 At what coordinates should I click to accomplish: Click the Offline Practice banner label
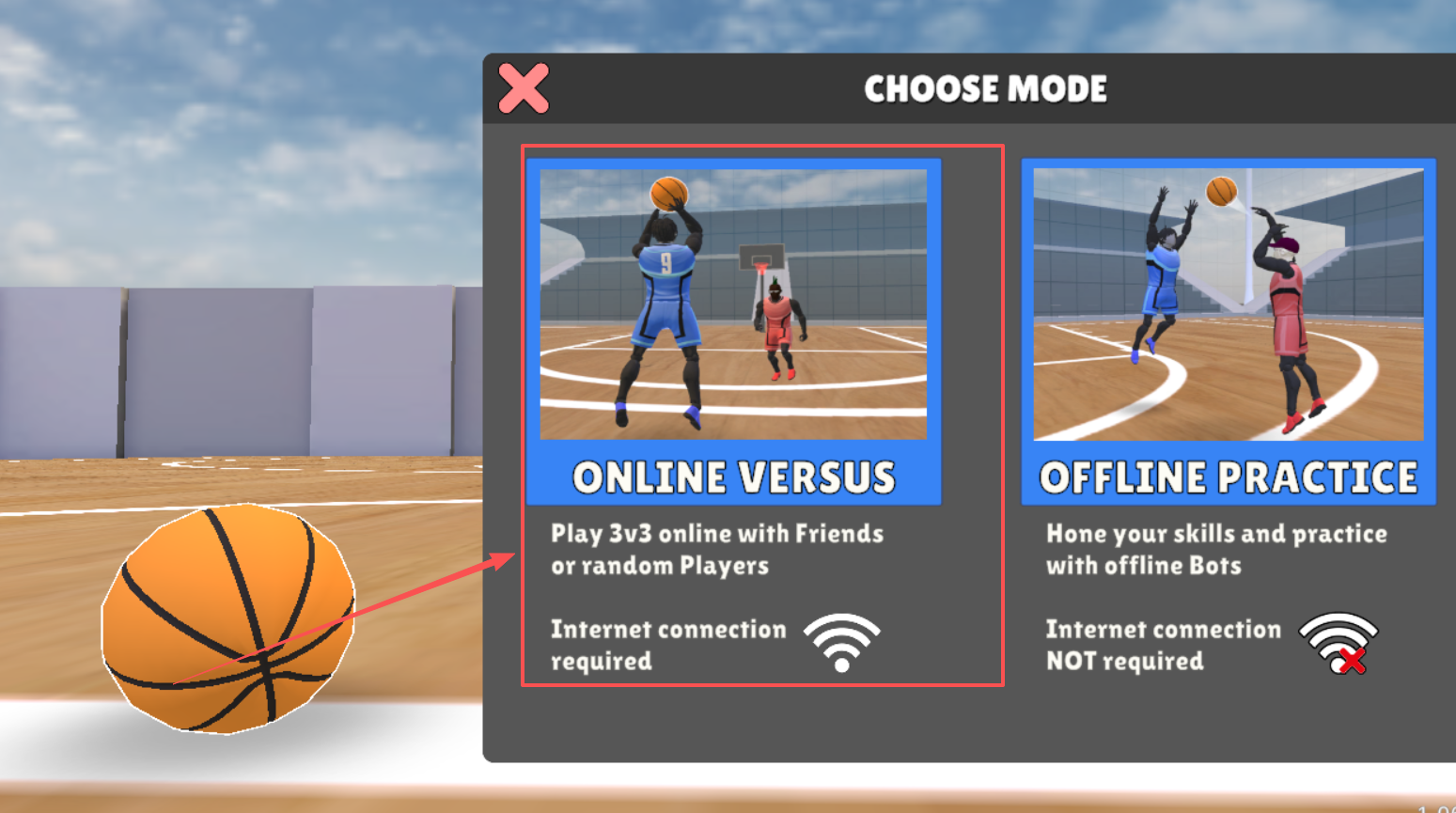point(1227,477)
